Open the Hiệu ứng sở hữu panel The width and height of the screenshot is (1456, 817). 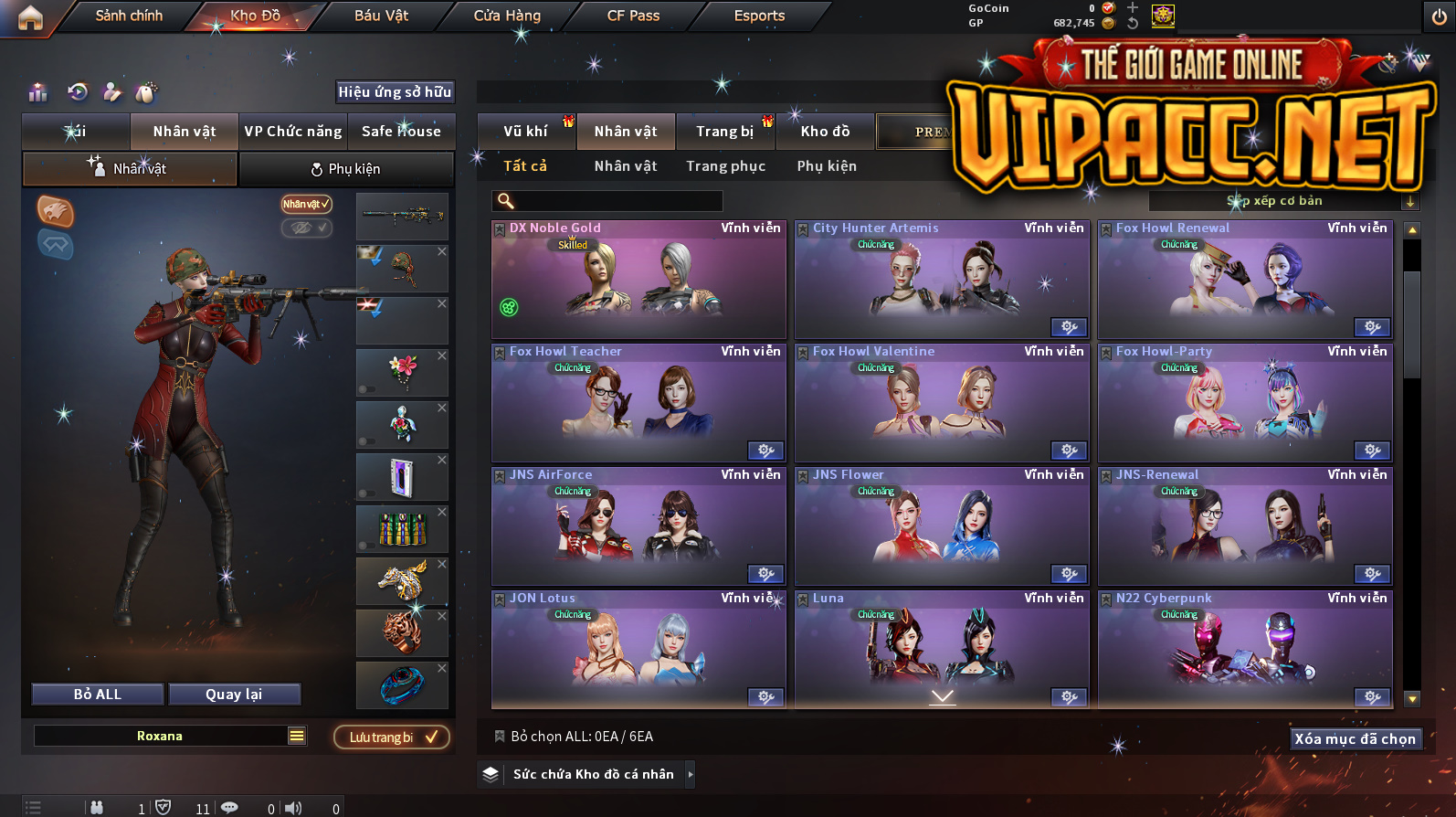(x=395, y=92)
